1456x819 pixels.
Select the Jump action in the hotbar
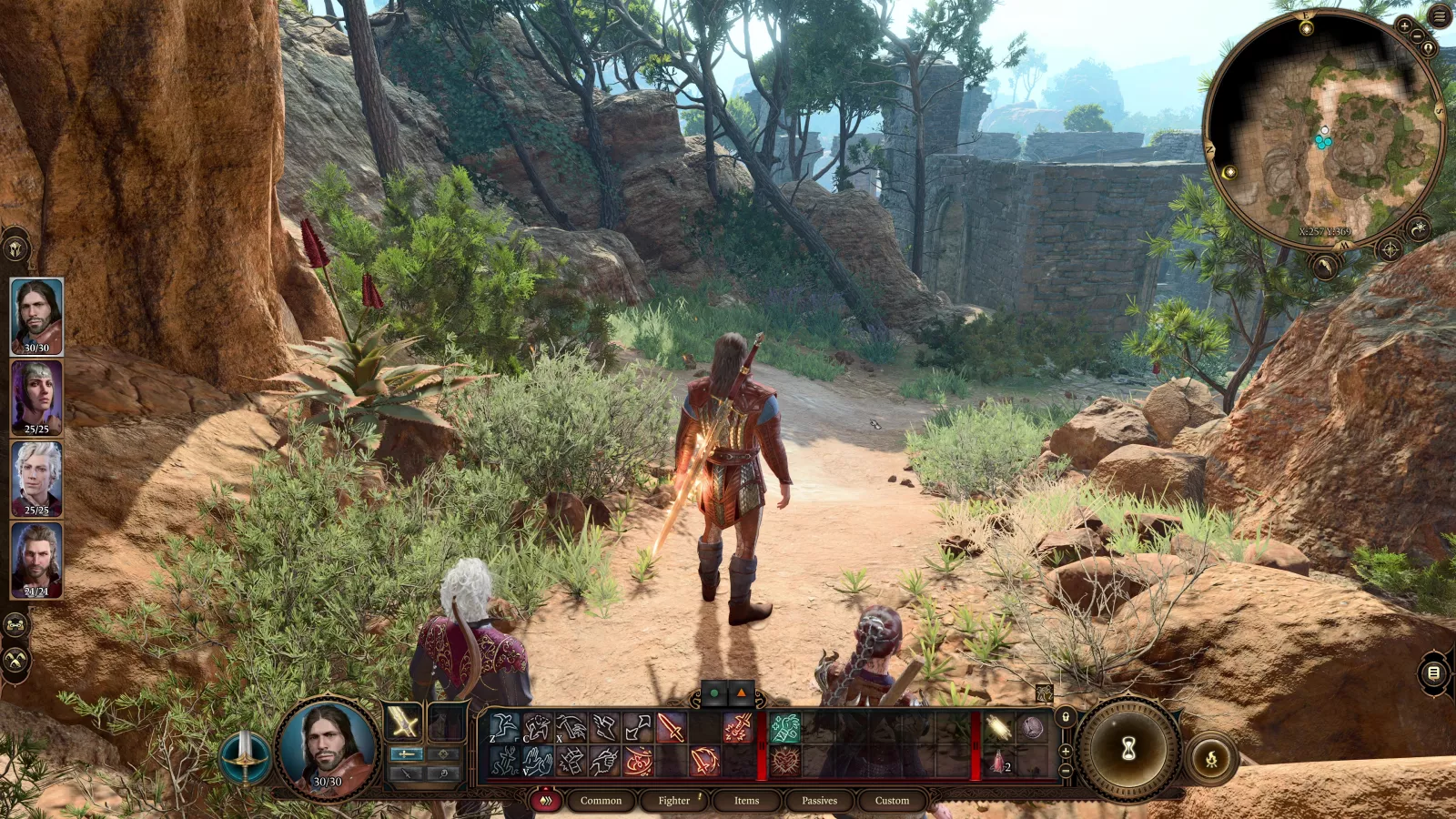click(x=504, y=726)
